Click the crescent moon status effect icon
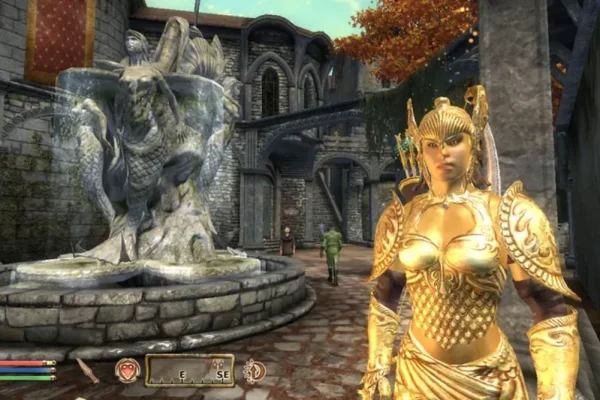Image resolution: width=600 pixels, height=400 pixels. coord(253,370)
